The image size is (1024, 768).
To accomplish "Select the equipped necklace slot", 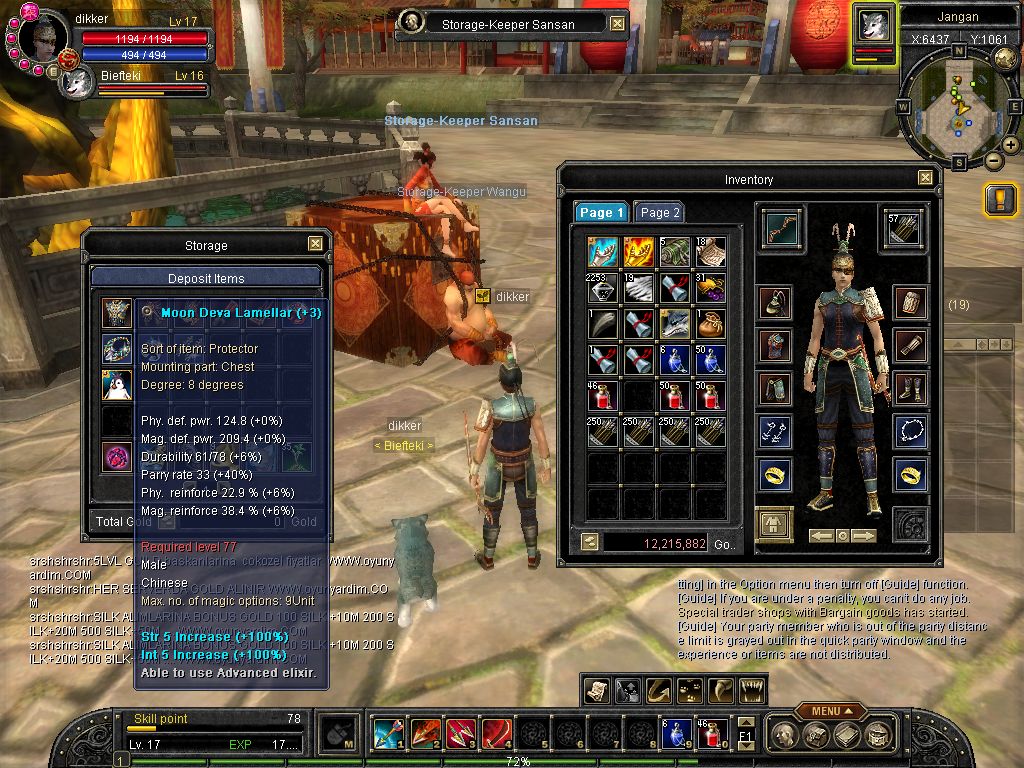I will coord(909,432).
